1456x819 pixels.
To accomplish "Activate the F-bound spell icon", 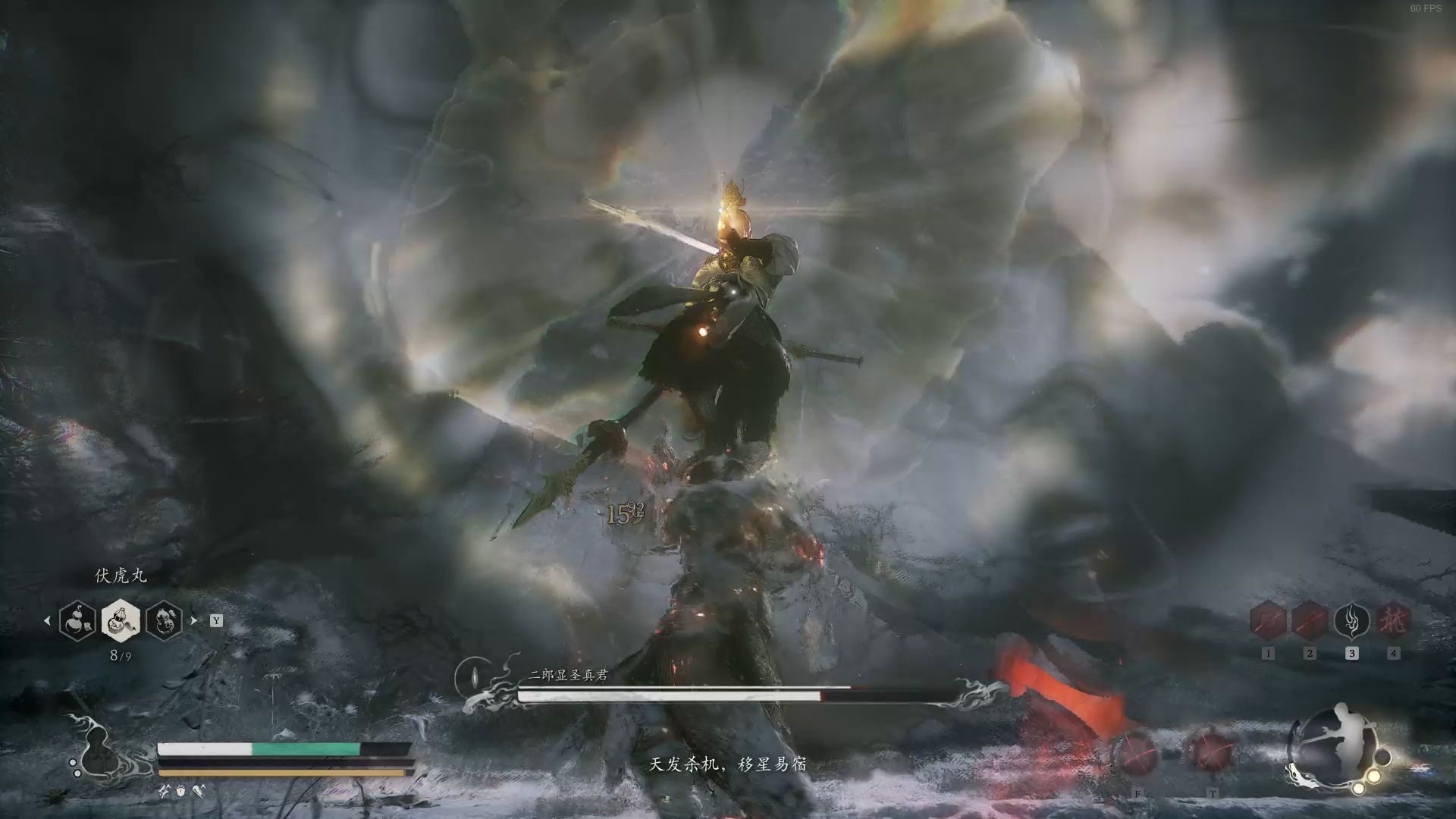I will click(x=1135, y=753).
